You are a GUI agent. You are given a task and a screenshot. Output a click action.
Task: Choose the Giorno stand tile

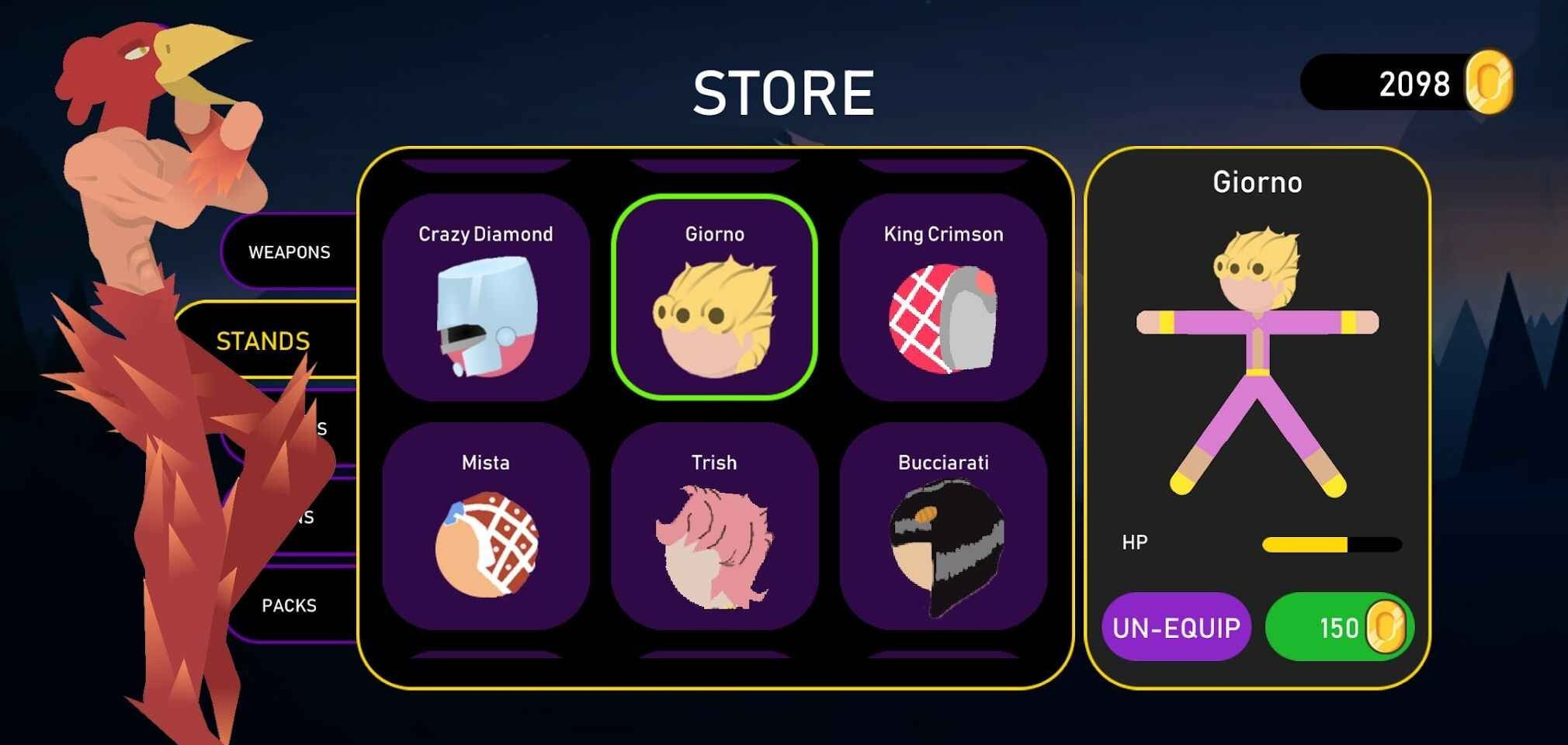pos(714,297)
